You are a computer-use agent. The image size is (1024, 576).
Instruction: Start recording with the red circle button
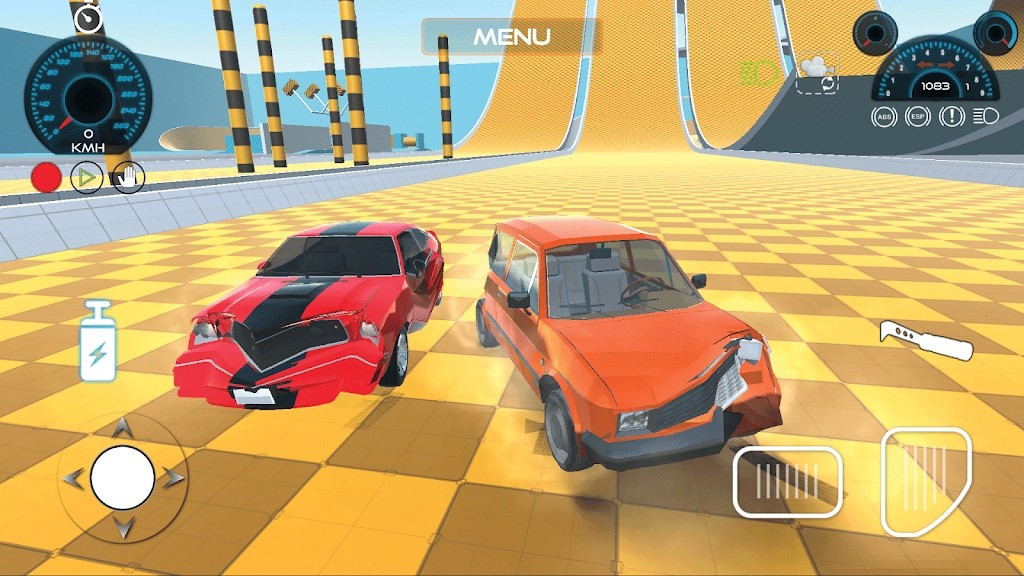point(46,178)
